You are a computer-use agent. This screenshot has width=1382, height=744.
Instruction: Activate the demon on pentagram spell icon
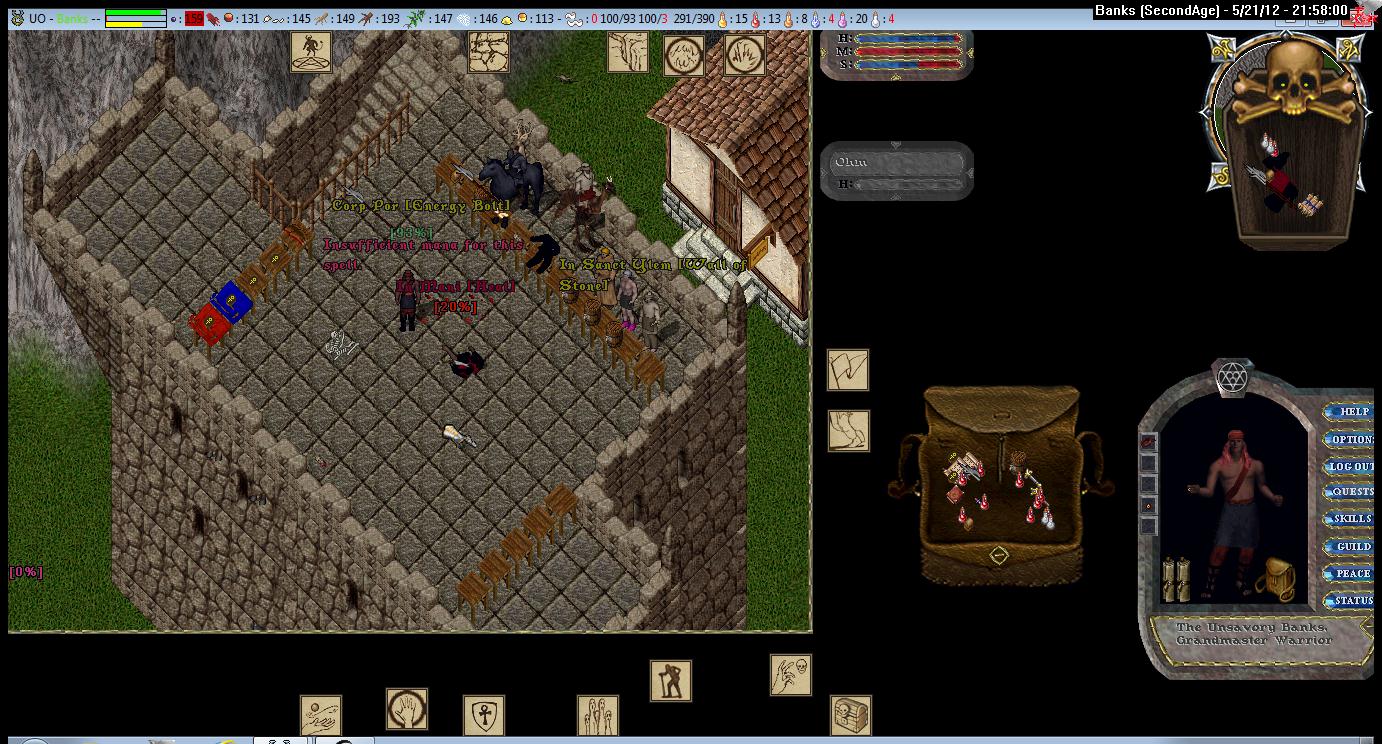(311, 52)
